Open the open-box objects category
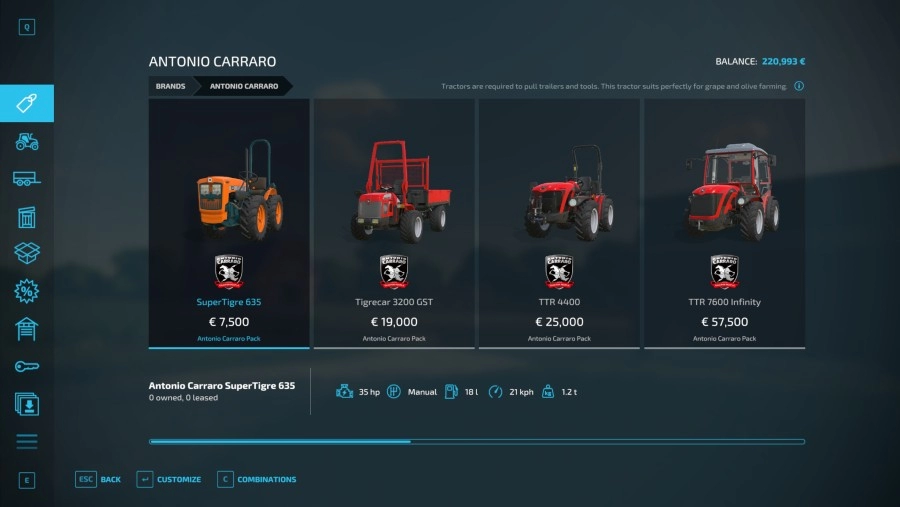This screenshot has height=507, width=900. coord(27,254)
